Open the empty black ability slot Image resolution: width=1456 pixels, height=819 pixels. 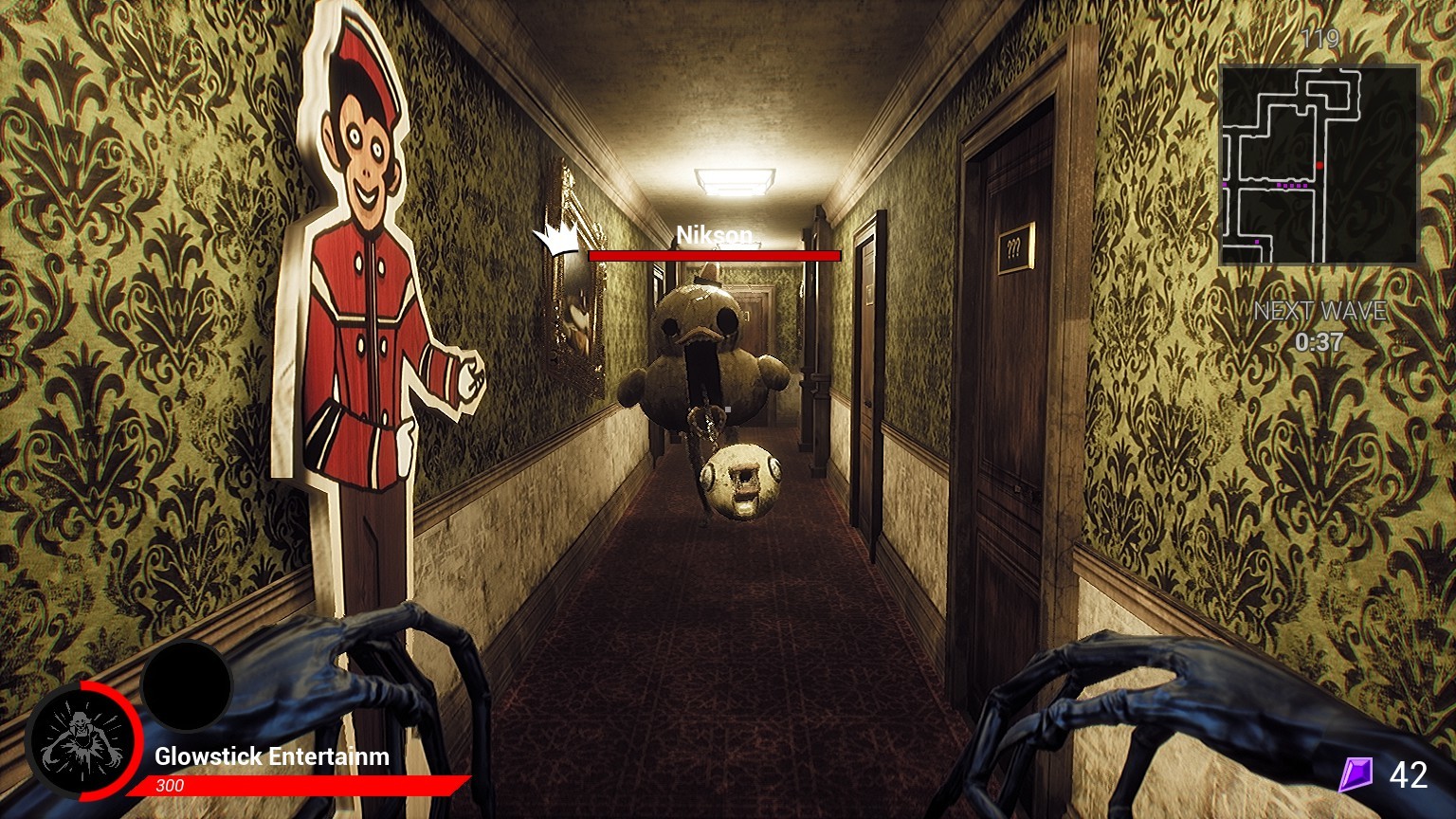tap(186, 687)
